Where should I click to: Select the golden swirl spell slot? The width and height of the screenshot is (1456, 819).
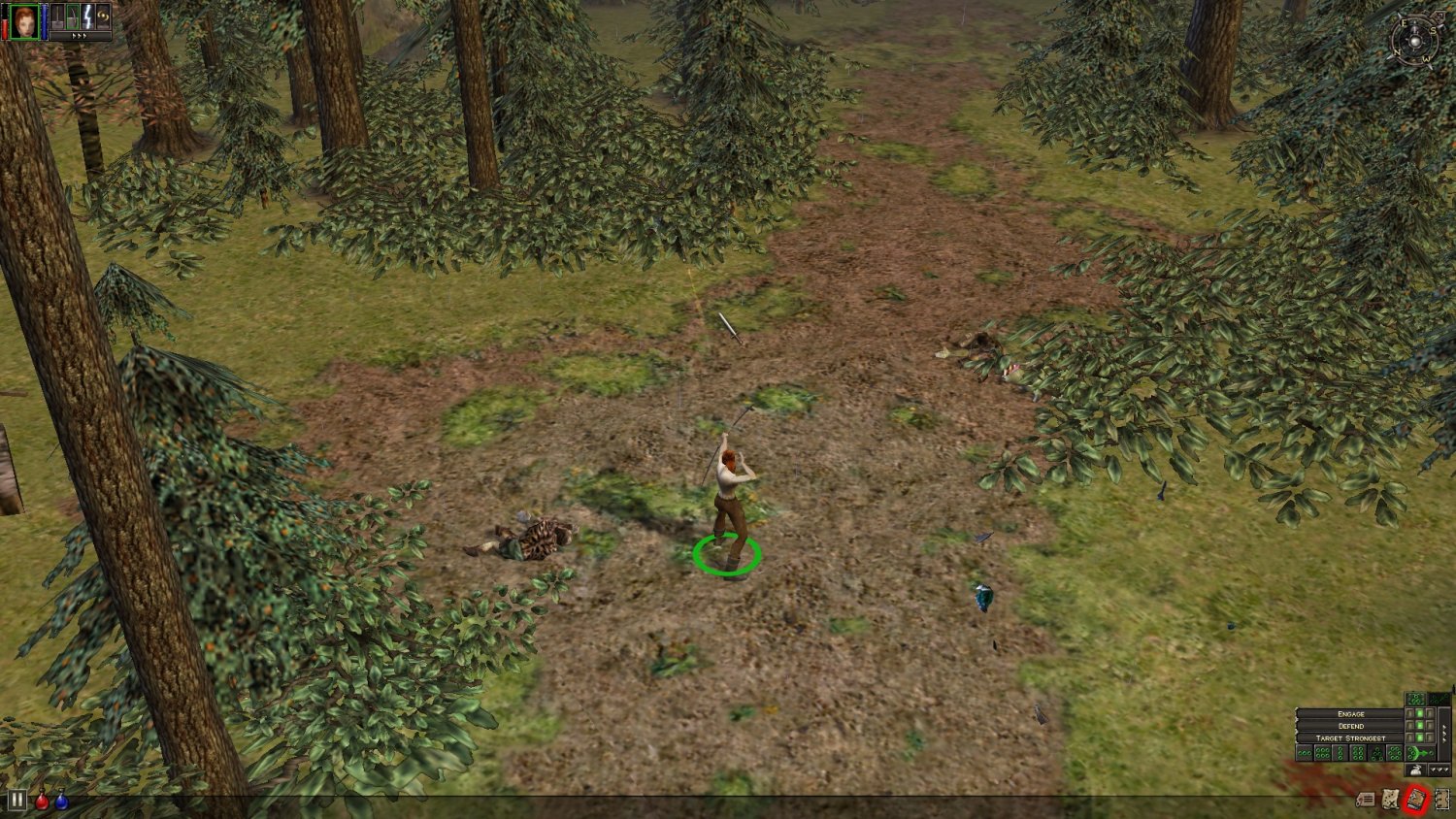click(x=102, y=17)
